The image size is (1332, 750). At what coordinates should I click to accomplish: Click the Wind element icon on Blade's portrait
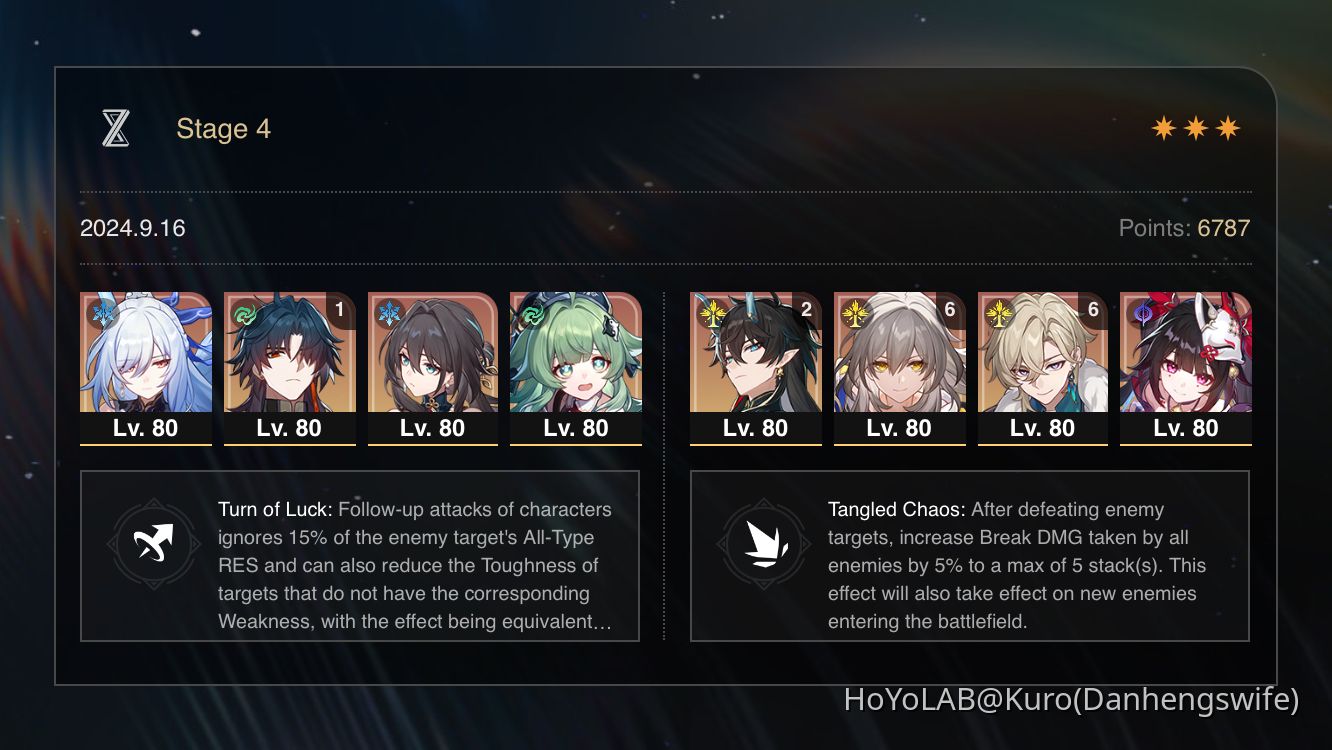click(x=242, y=312)
